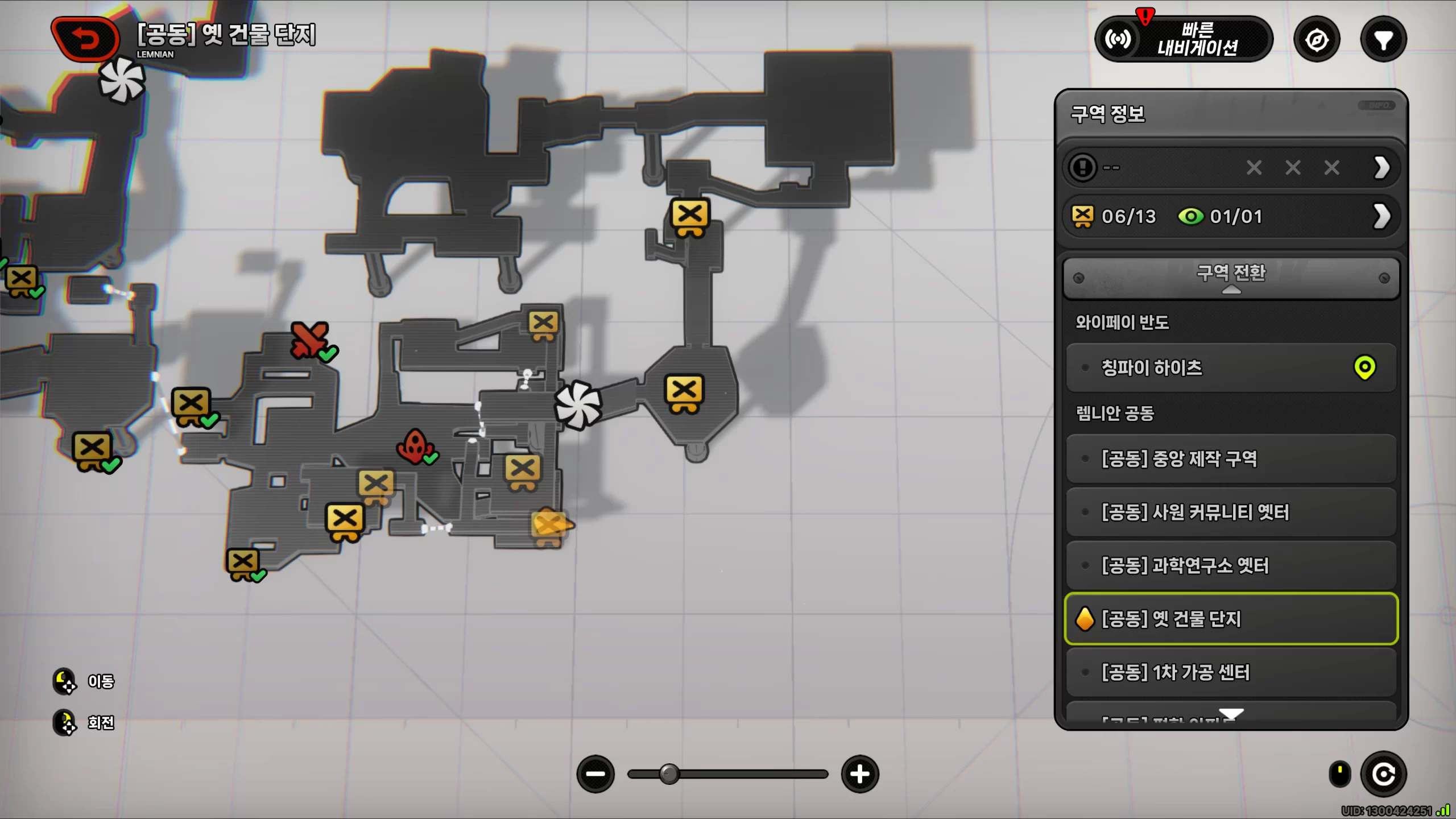Viewport: 1456px width, 819px height.
Task: Select the red crossed-swords map marker
Action: (x=309, y=340)
